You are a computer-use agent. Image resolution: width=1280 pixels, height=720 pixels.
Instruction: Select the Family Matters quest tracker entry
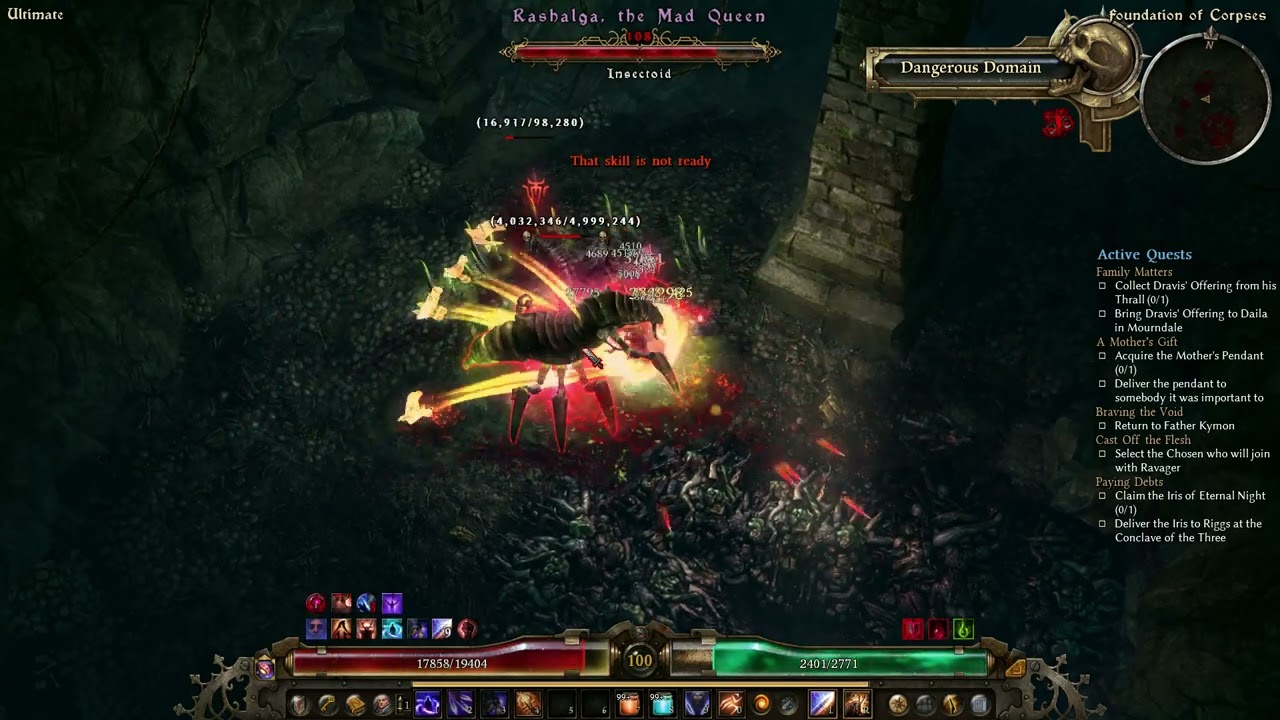[x=1134, y=272]
